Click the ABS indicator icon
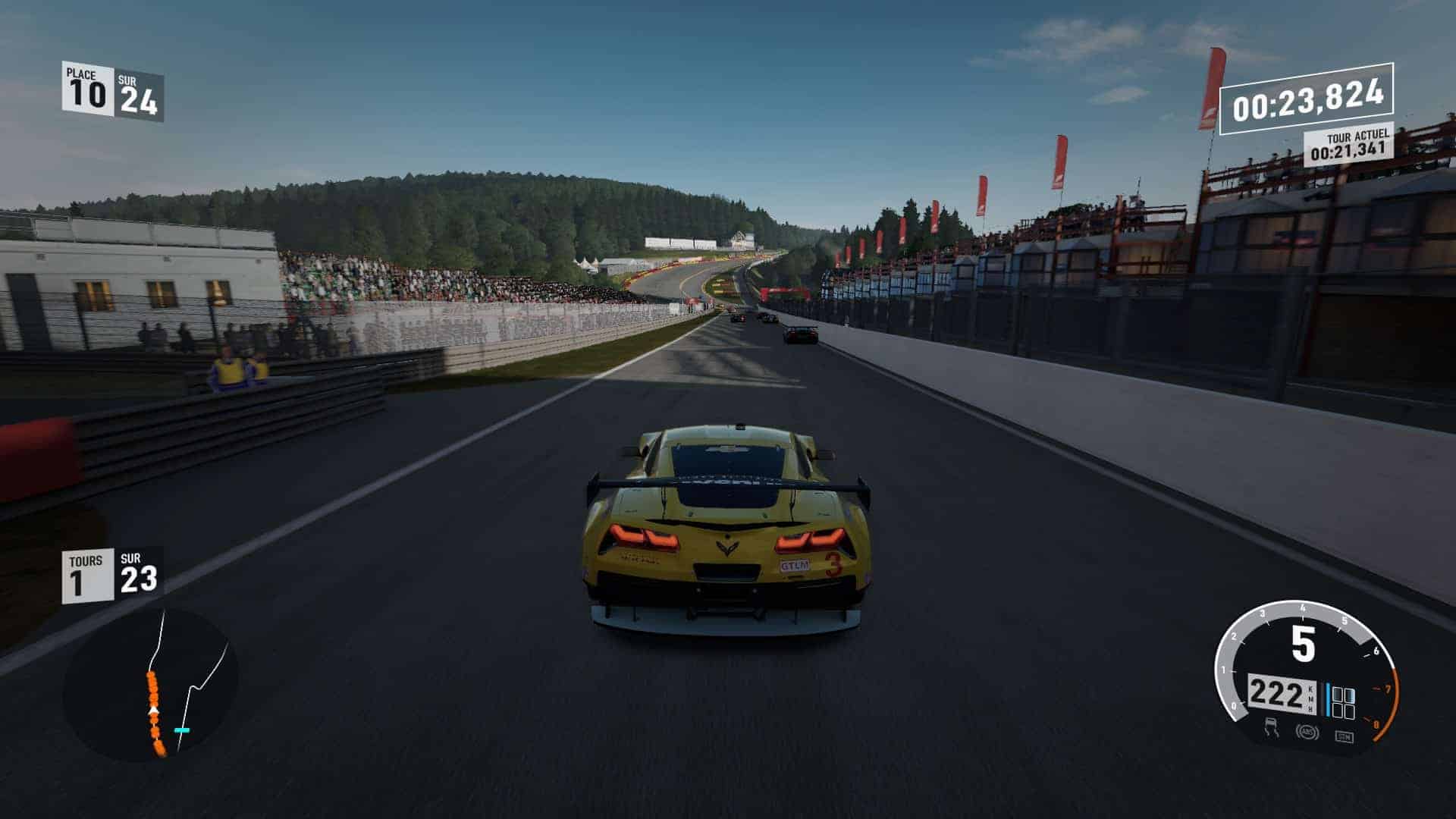Viewport: 1456px width, 819px height. pos(1307,733)
